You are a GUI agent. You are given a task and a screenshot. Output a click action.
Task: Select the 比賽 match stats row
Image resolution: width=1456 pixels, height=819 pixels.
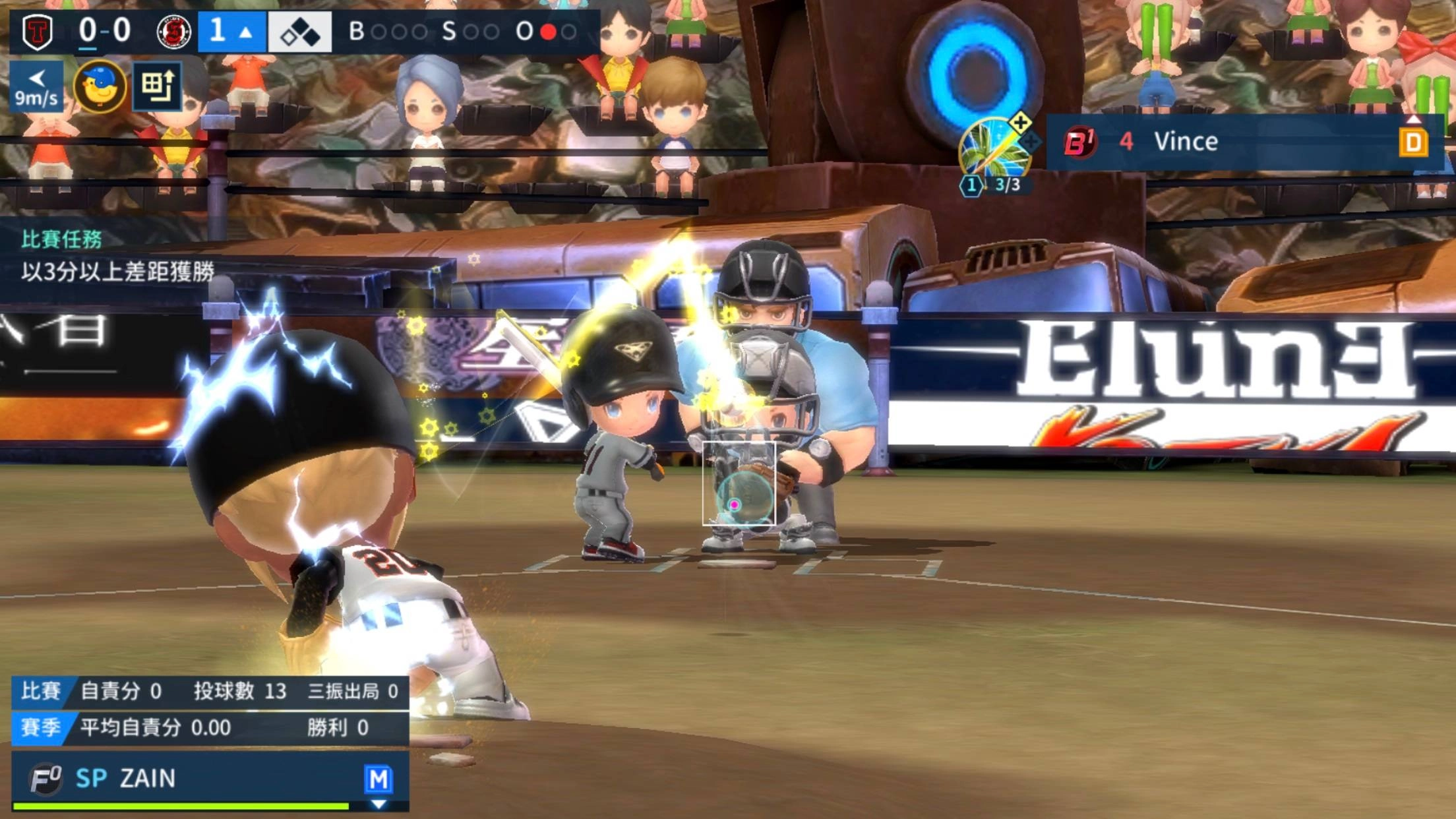[x=210, y=691]
